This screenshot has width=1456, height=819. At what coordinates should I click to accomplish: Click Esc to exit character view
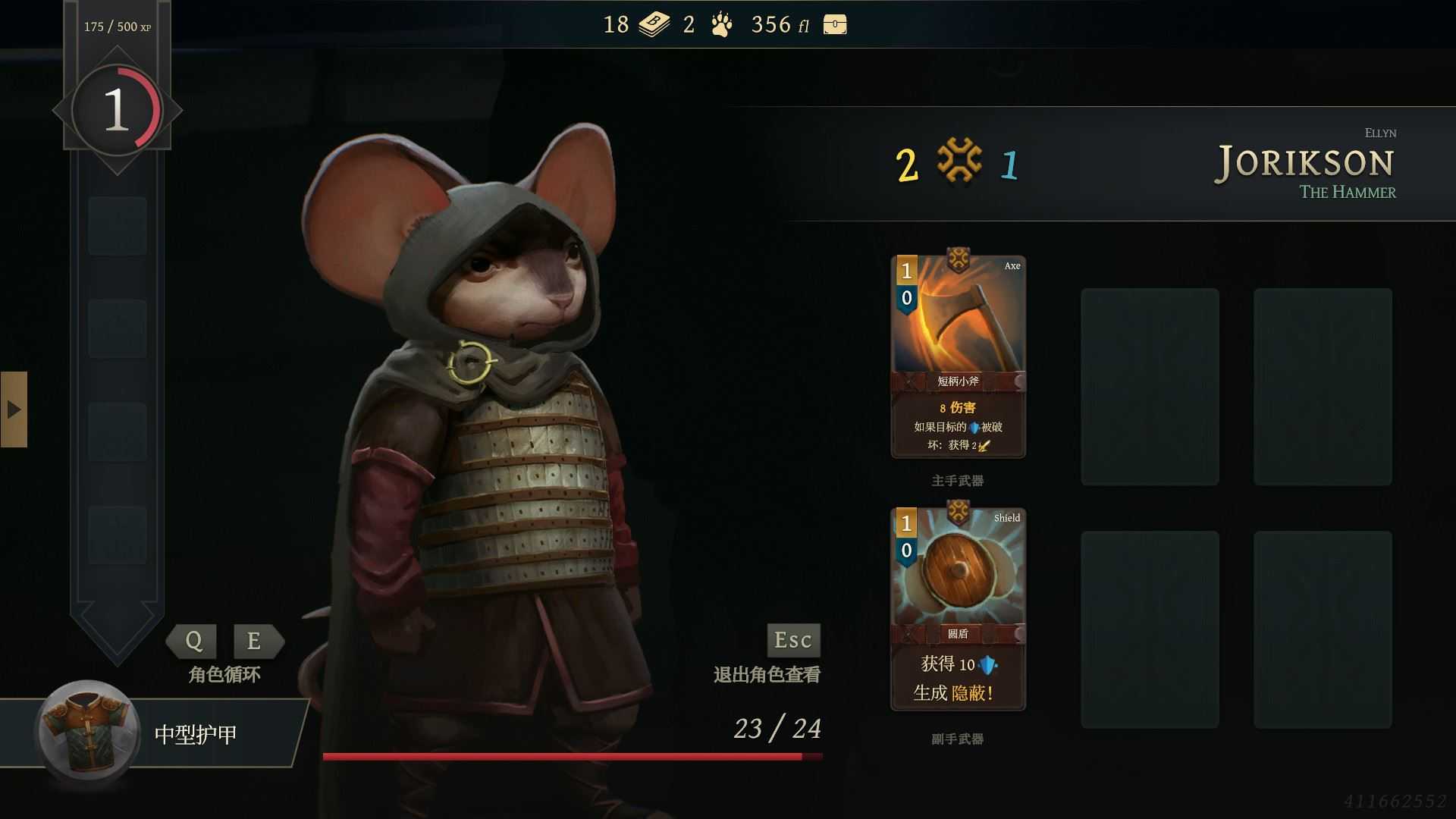pos(792,641)
